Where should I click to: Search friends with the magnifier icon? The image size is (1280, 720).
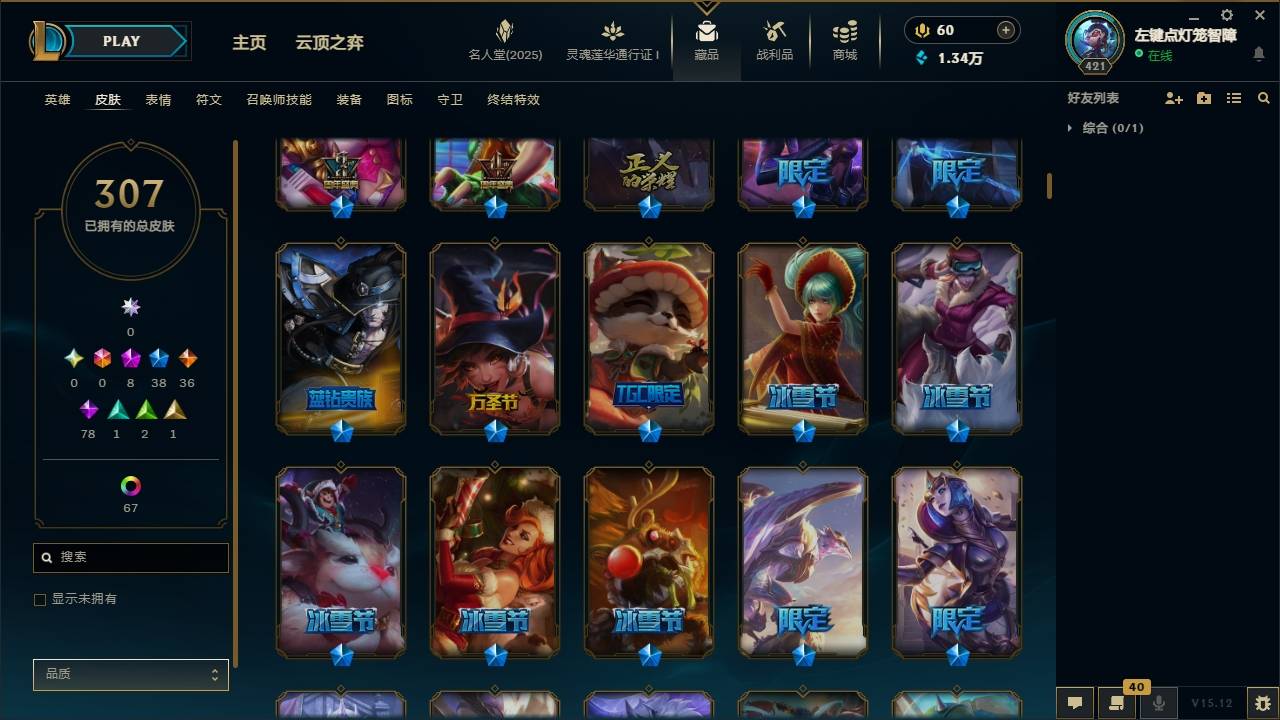[1263, 98]
